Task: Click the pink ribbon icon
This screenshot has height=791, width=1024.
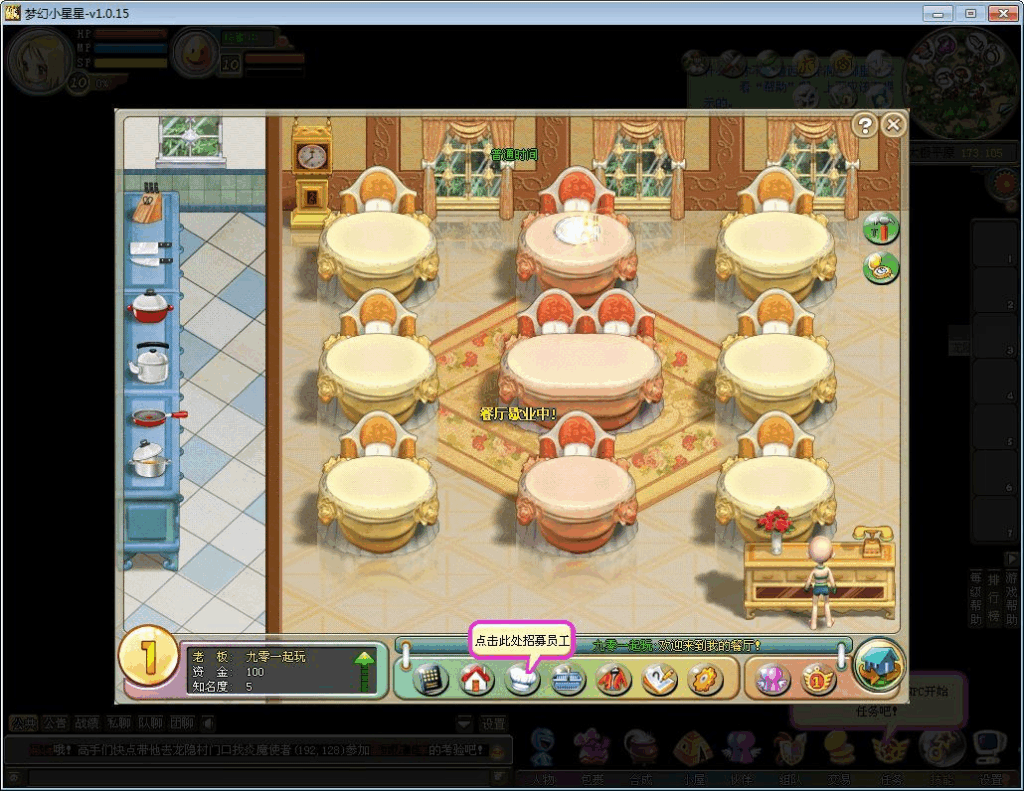Action: click(774, 679)
